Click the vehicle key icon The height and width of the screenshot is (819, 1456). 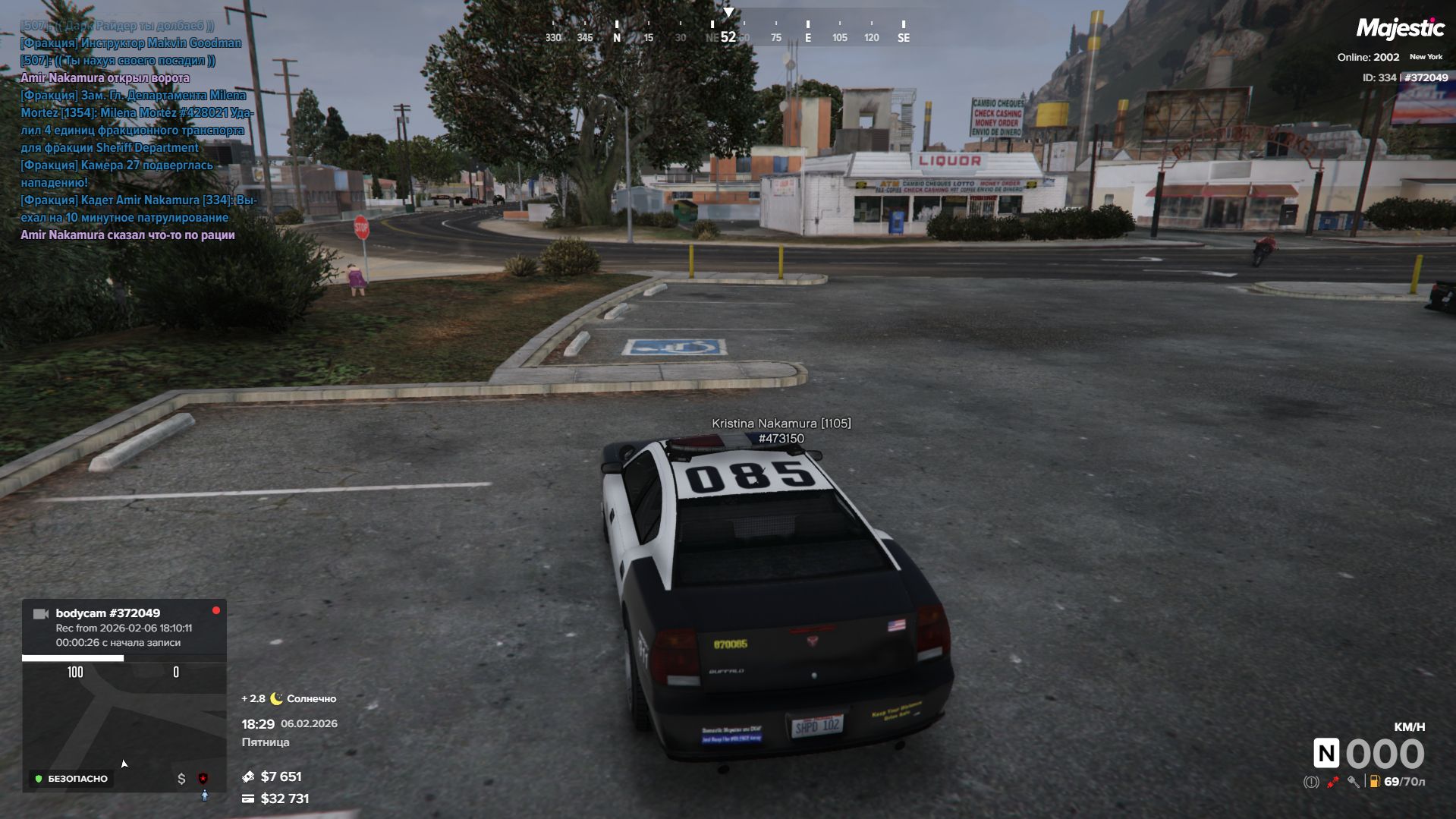pos(1353,782)
